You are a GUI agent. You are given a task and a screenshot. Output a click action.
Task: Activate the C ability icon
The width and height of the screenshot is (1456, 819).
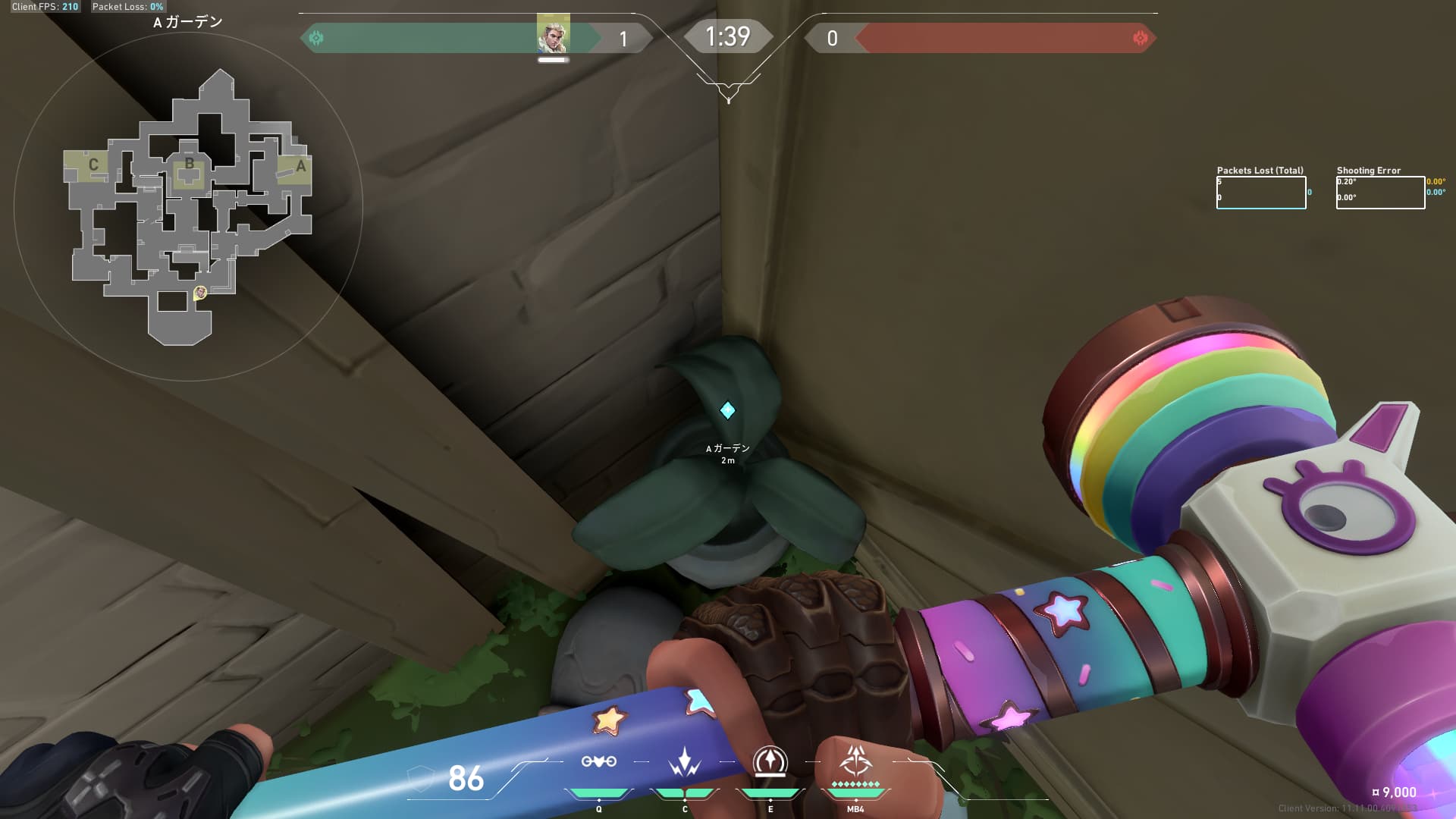[684, 761]
